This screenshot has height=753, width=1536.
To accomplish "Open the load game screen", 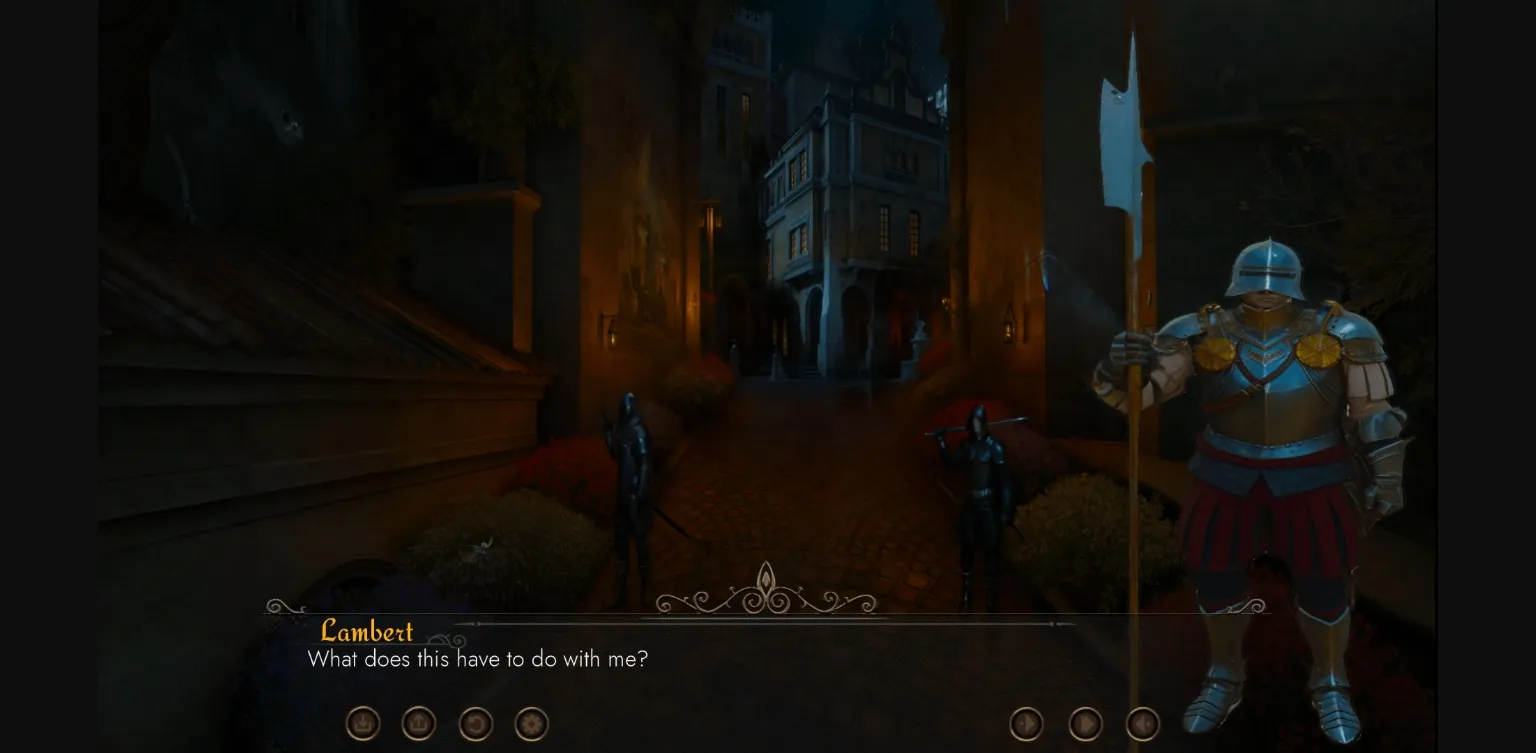I will pyautogui.click(x=418, y=724).
